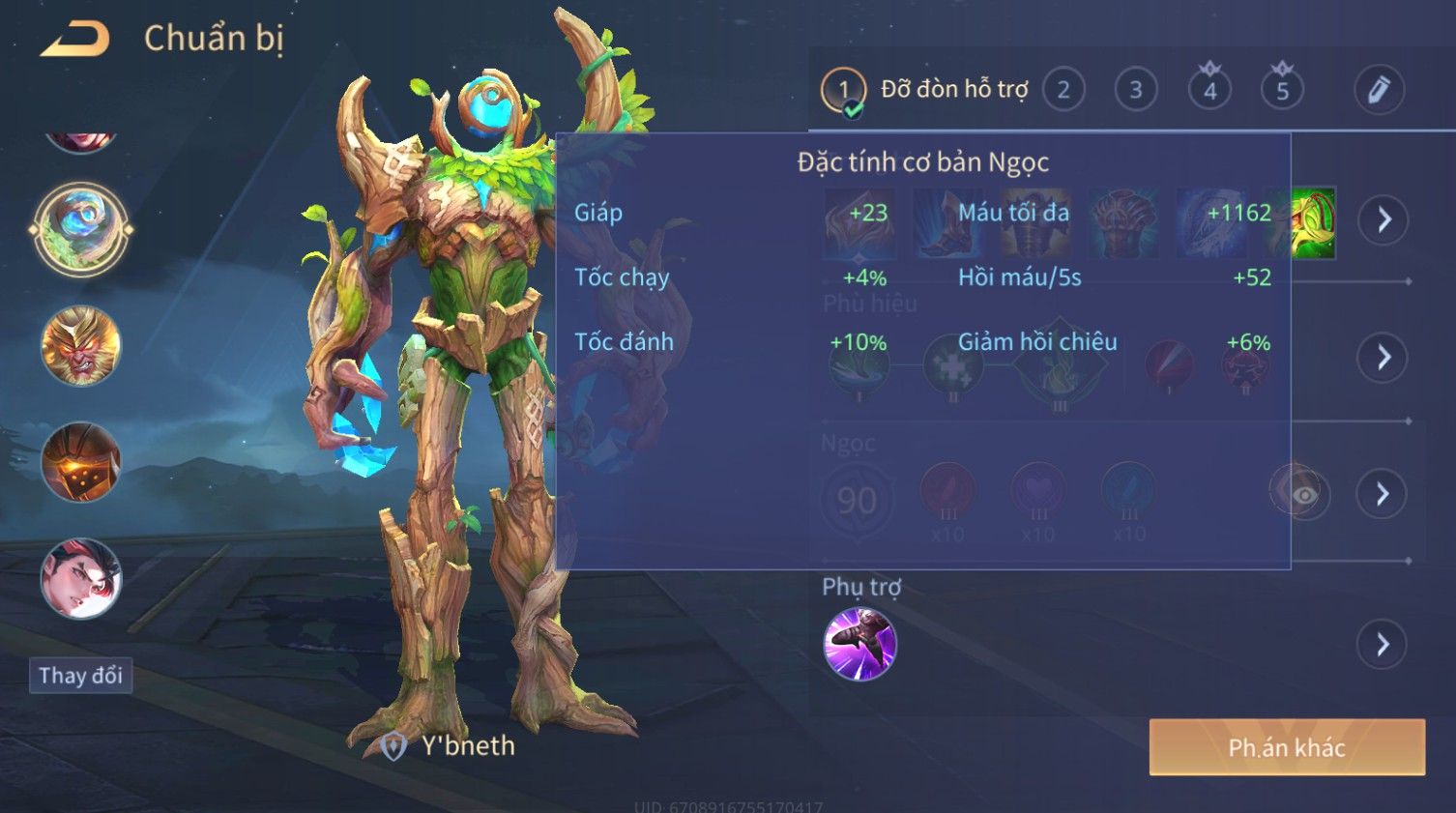The width and height of the screenshot is (1456, 813).
Task: Choose the dark lava armored hero portrait
Action: 81,462
